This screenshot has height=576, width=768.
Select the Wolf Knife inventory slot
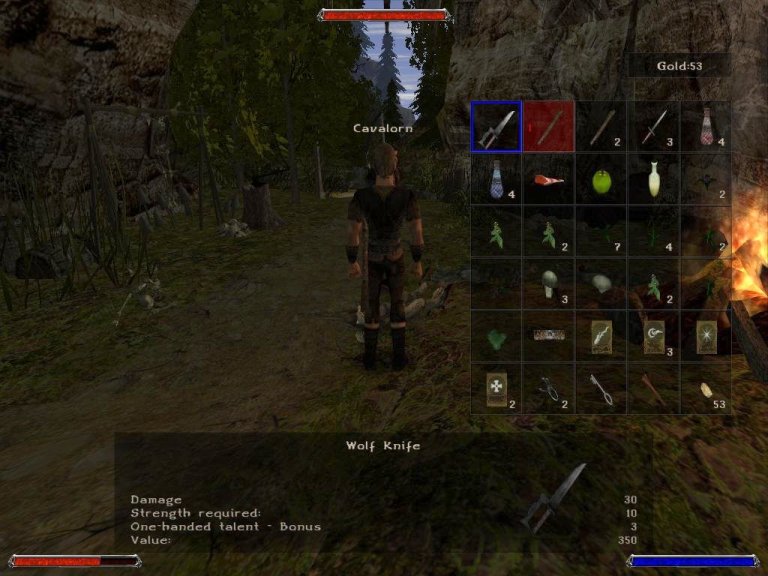click(x=496, y=126)
